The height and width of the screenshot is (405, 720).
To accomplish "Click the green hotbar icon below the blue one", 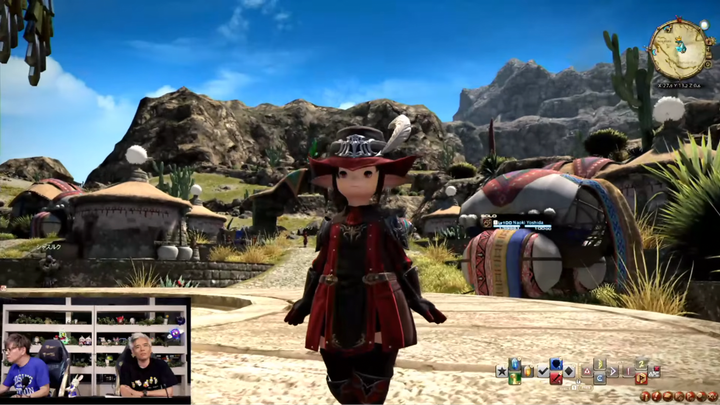I will (514, 378).
